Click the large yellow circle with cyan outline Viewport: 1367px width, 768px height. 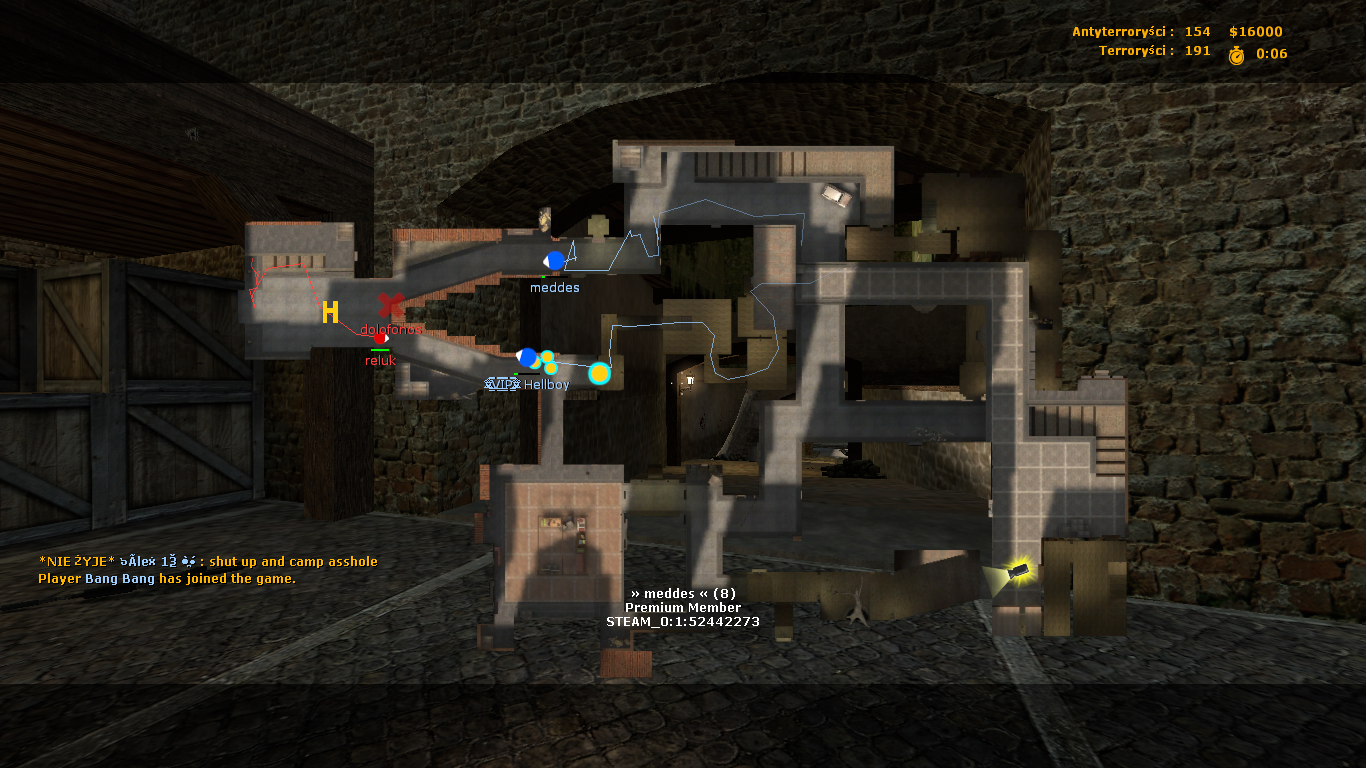[x=599, y=374]
